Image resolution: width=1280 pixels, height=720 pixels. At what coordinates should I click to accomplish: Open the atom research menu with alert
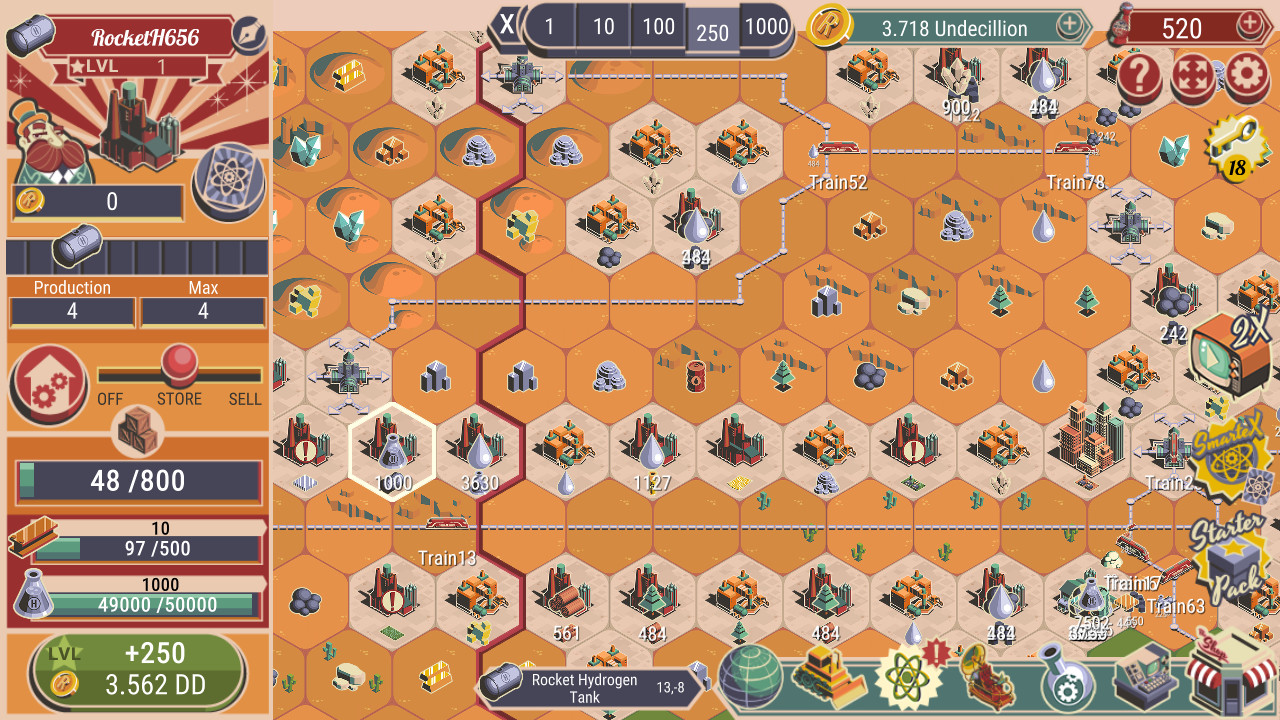pyautogui.click(x=905, y=676)
